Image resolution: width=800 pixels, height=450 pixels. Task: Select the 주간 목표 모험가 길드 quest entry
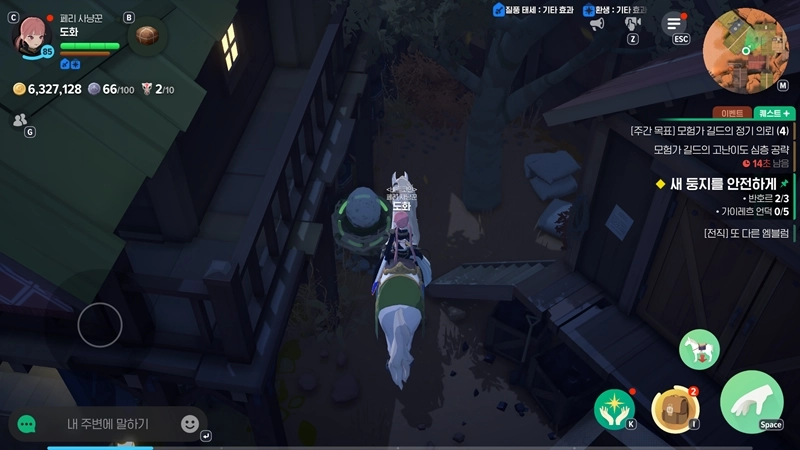[x=710, y=131]
